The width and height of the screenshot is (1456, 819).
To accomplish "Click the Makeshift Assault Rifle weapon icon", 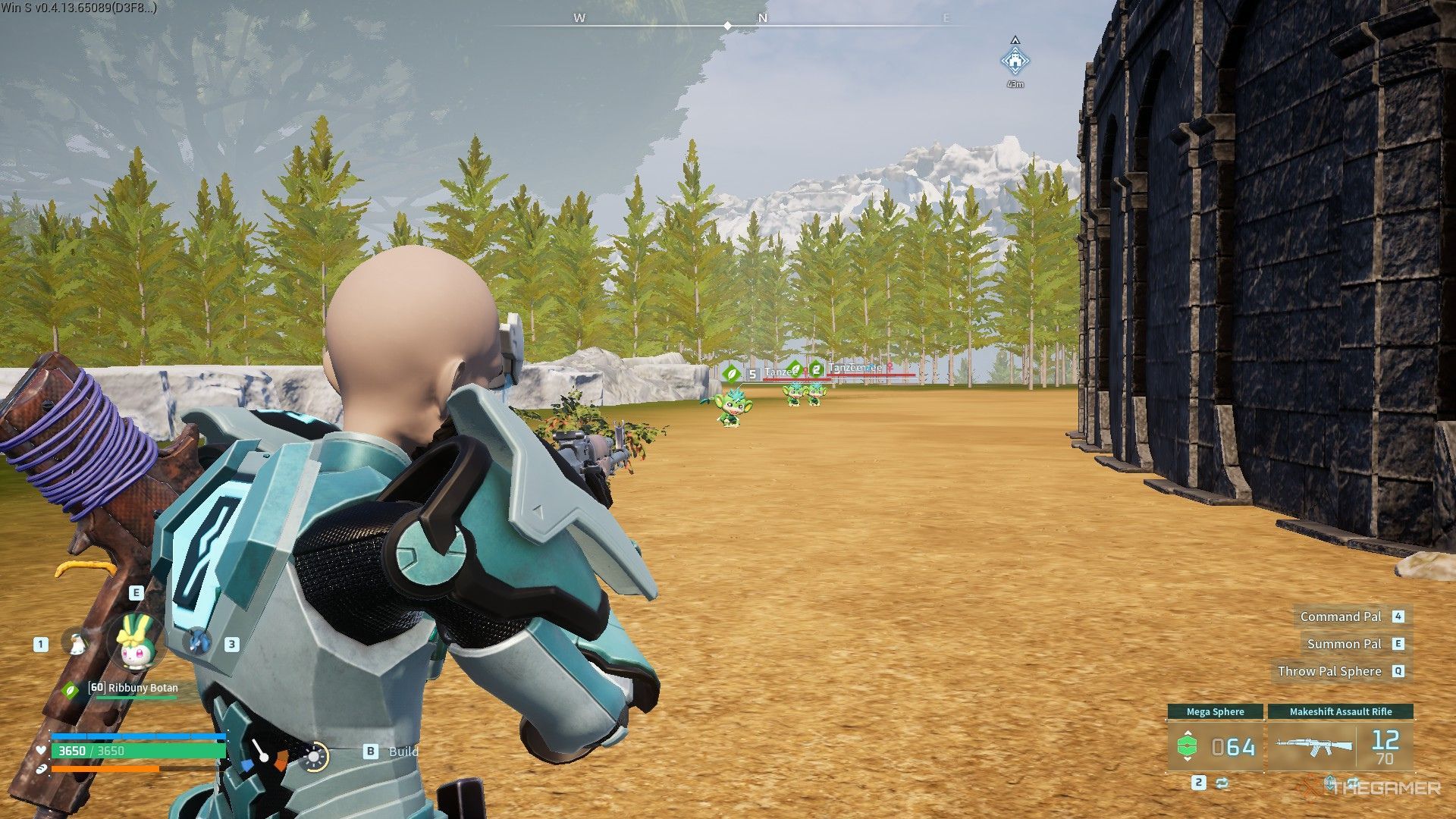I will coord(1313,746).
